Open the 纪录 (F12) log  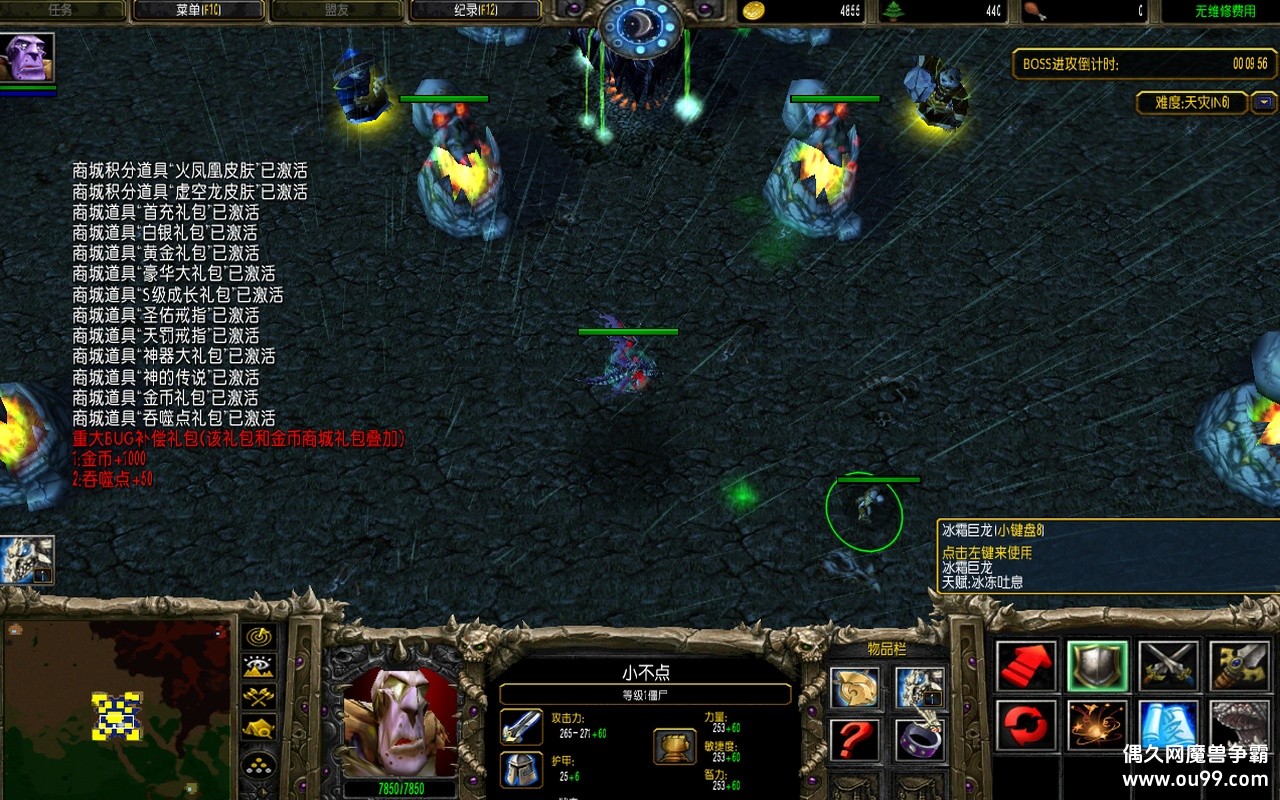click(474, 11)
